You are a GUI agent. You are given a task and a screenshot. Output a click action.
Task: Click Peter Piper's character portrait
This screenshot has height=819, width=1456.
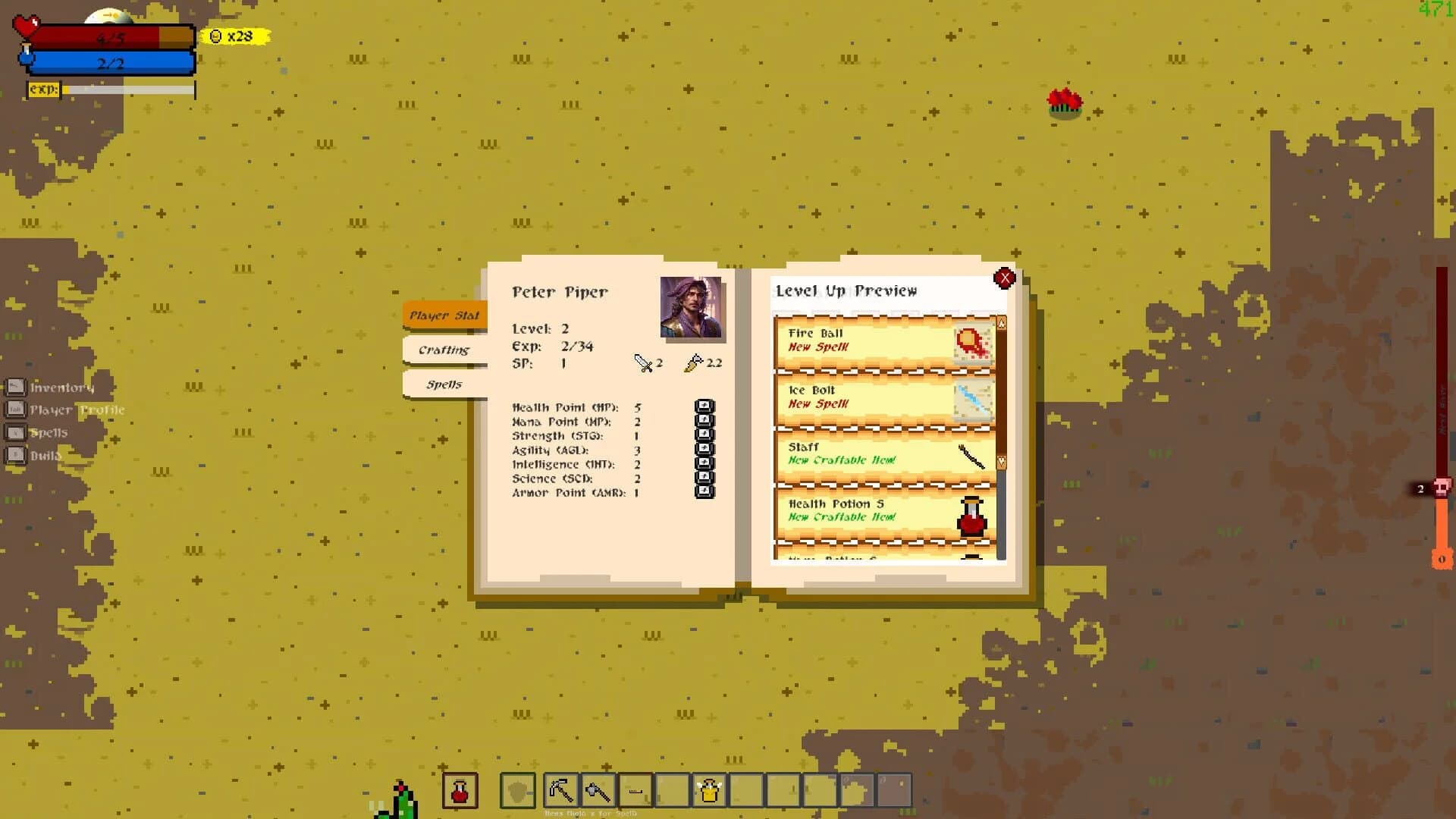click(x=692, y=311)
